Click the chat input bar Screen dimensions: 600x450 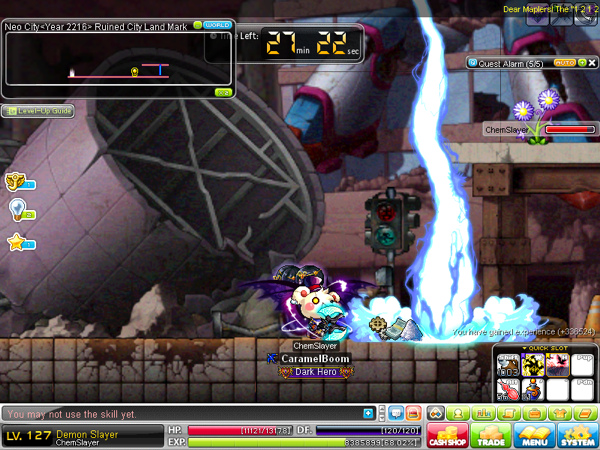pyautogui.click(x=180, y=413)
